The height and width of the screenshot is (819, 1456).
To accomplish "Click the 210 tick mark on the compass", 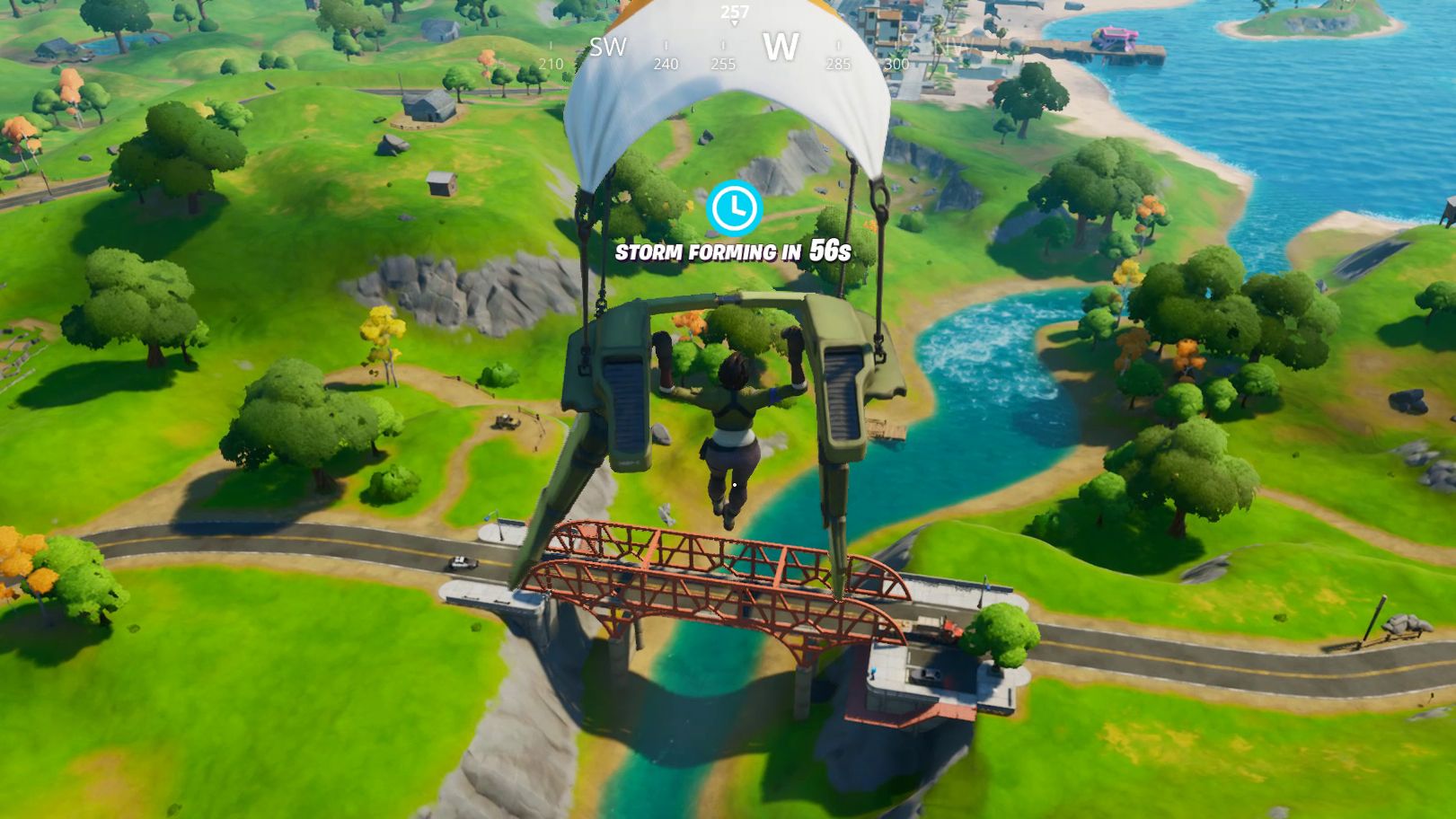I will 551,64.
